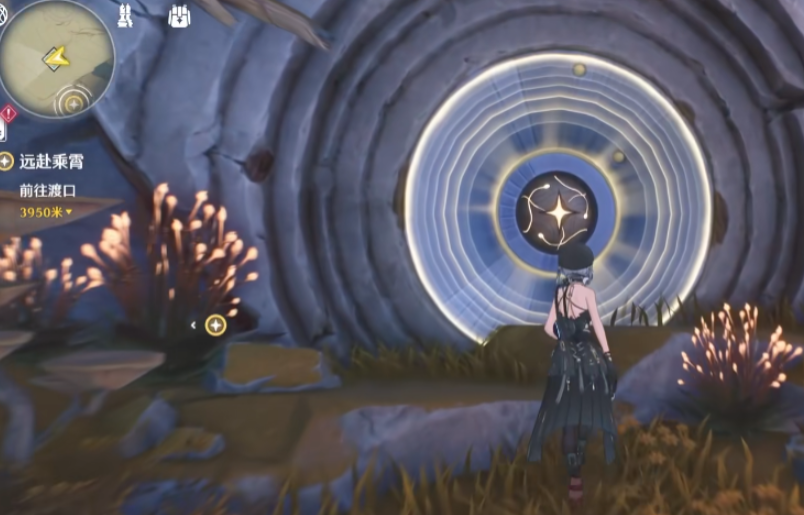This screenshot has width=804, height=515.
Task: Click the gold quest waypoint marker
Action: [x=215, y=324]
